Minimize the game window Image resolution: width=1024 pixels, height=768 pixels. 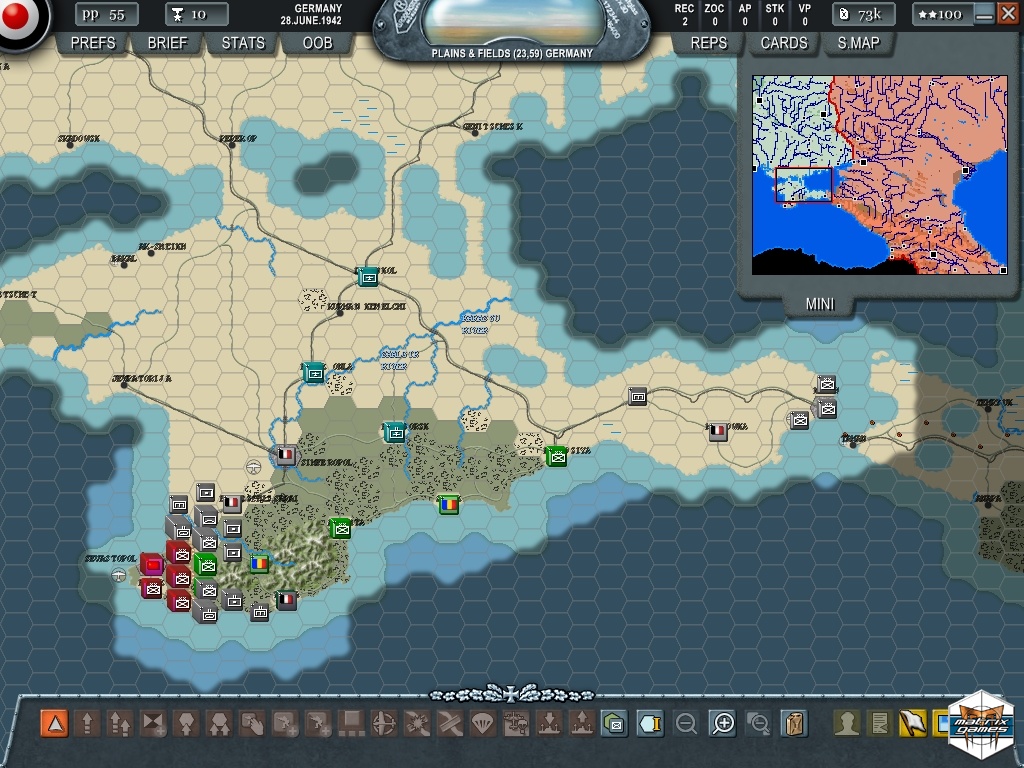[984, 14]
